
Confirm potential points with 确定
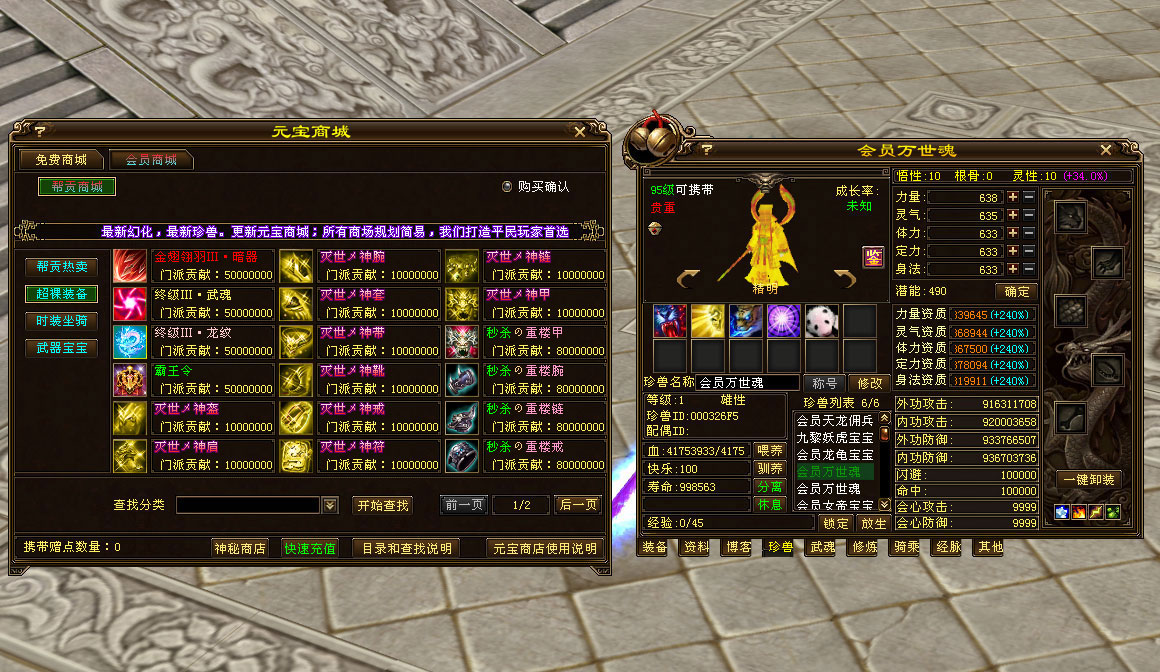[1015, 291]
